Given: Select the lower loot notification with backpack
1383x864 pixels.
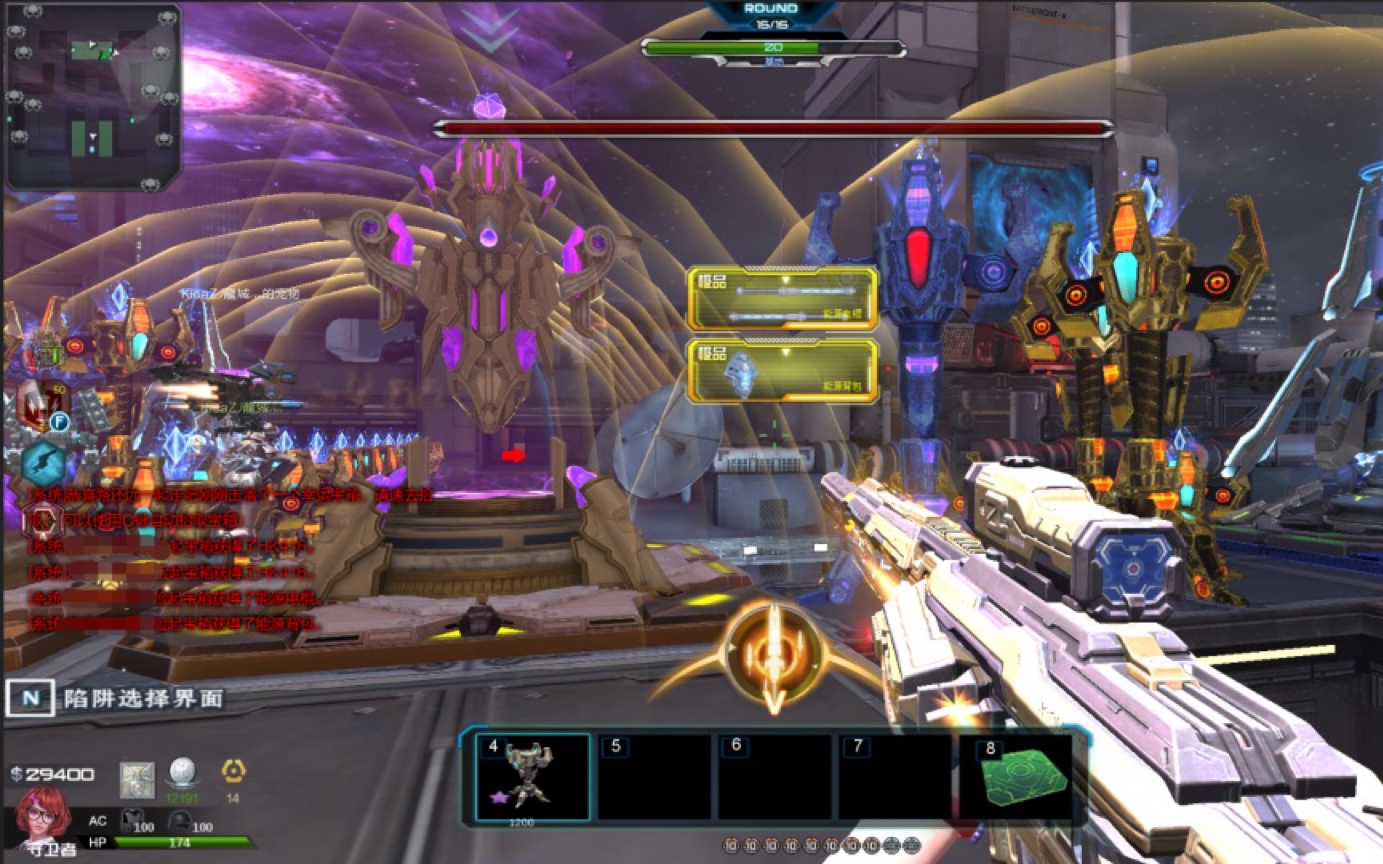Looking at the screenshot, I should 783,370.
